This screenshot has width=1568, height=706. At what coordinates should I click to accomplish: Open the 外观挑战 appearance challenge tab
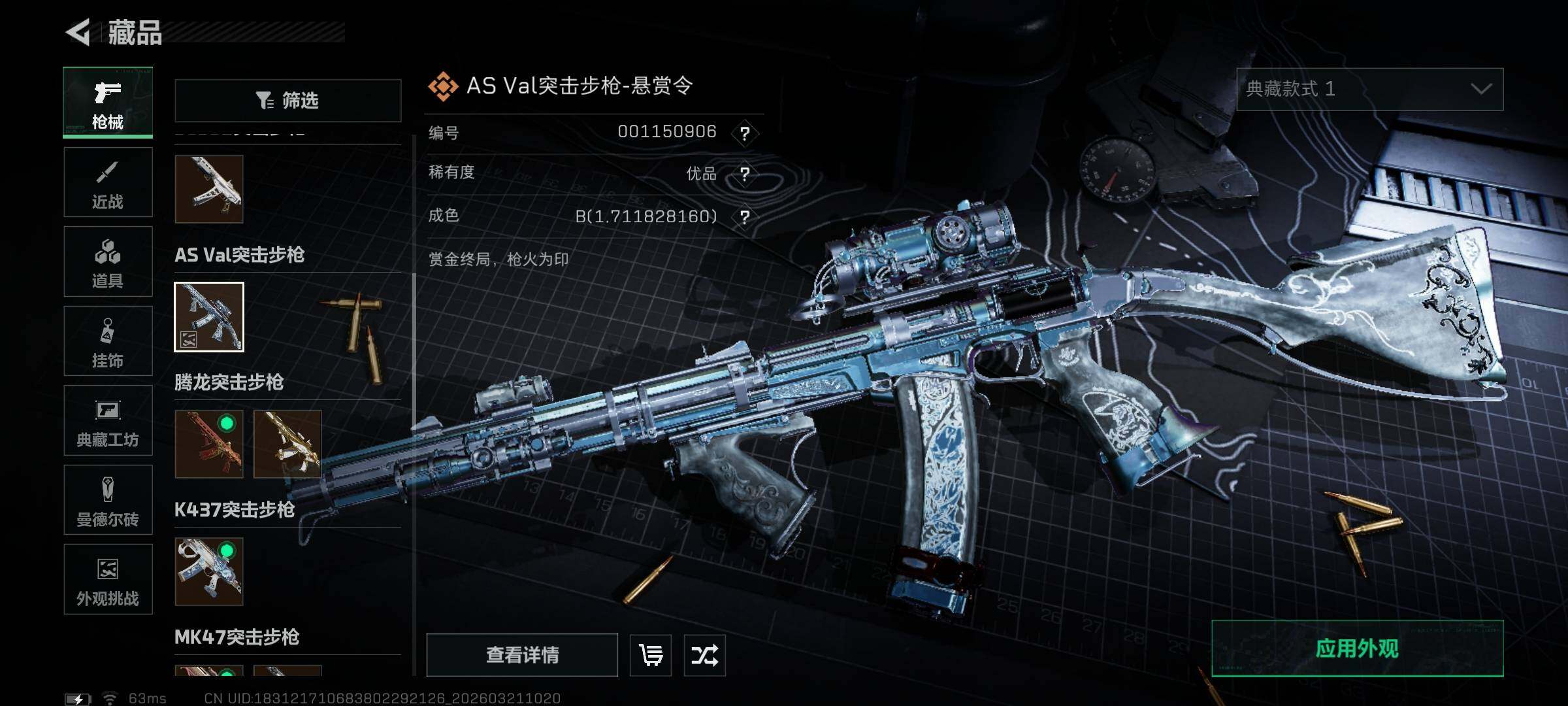108,579
